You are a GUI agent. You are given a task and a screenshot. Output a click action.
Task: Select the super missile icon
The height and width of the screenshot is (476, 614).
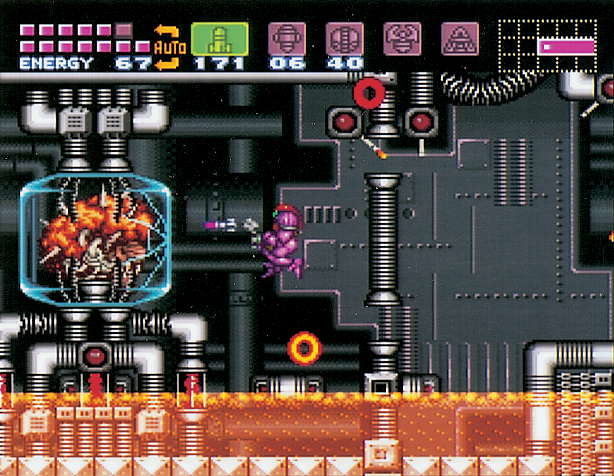click(286, 39)
